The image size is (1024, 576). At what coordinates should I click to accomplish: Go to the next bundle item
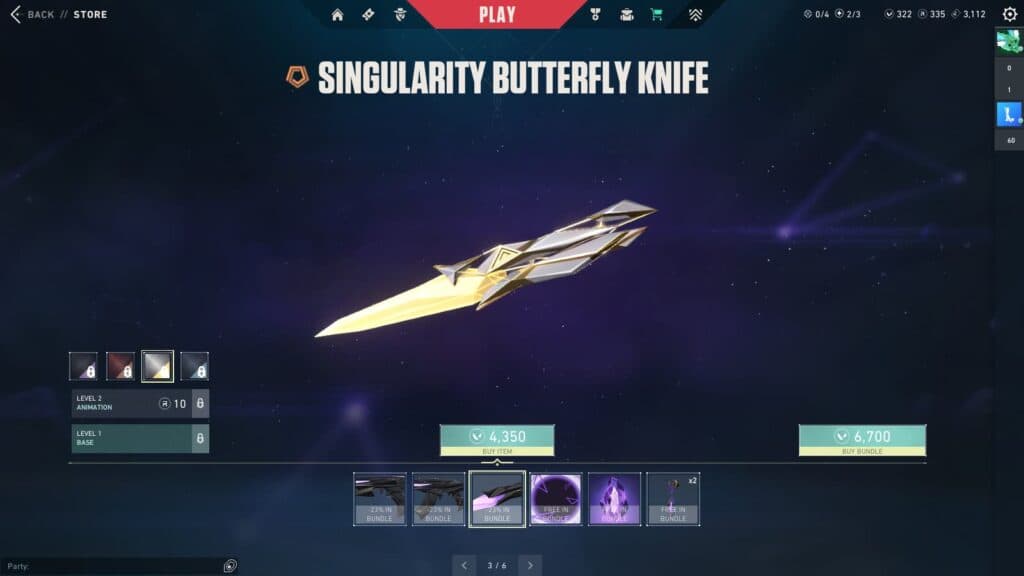click(x=530, y=565)
